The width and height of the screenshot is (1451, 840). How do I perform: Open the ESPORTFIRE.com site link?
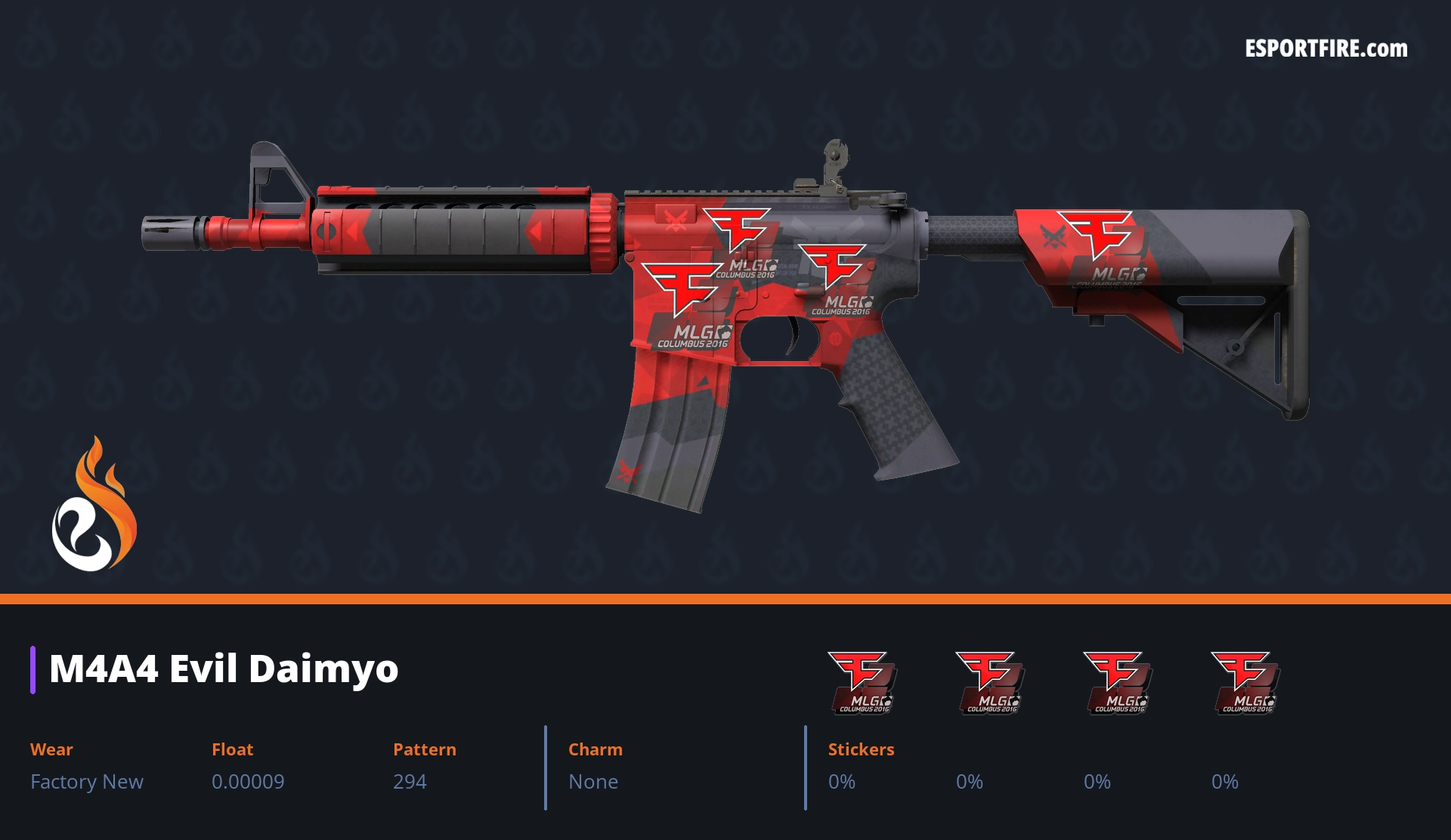tap(1326, 49)
